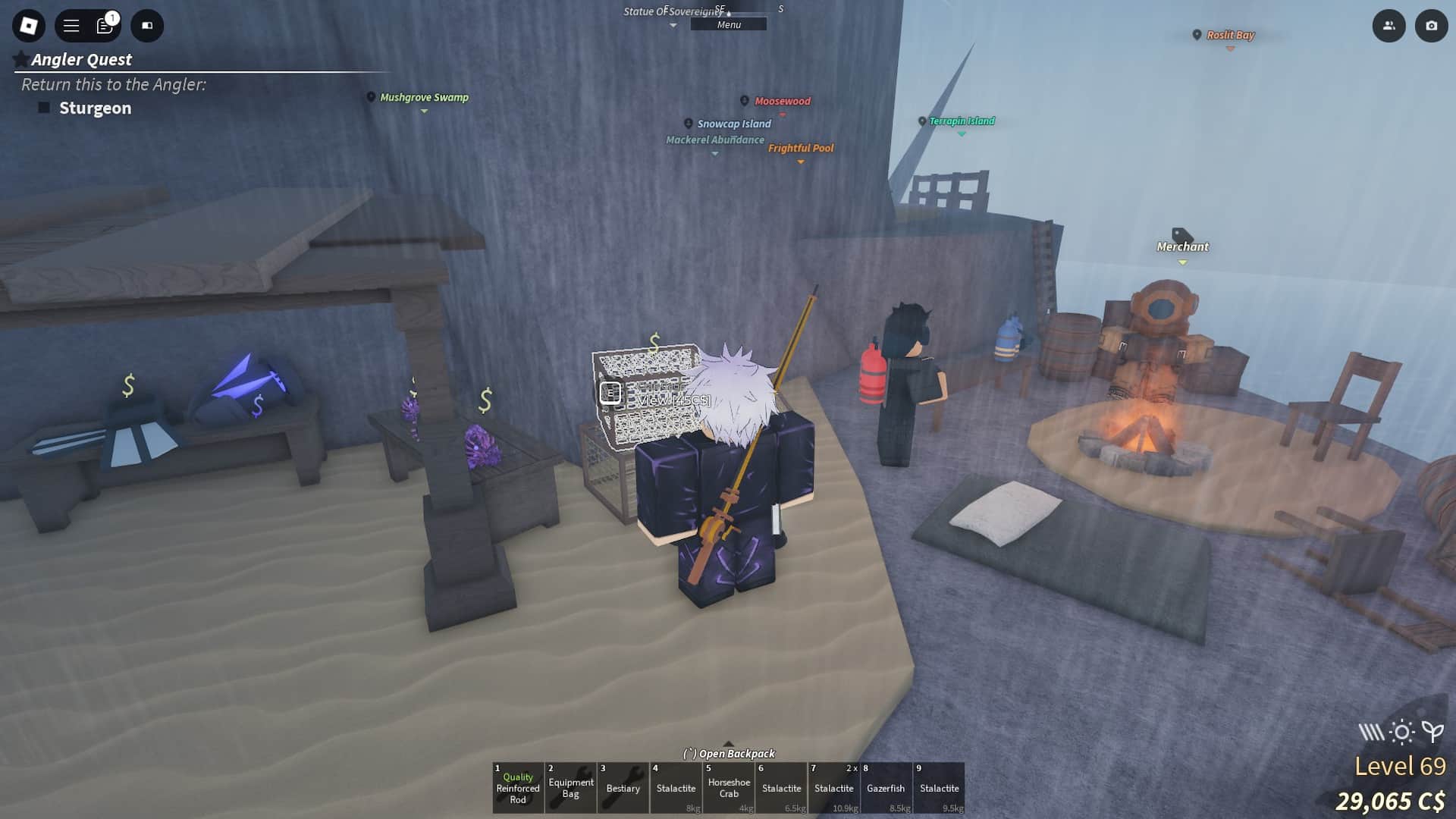The image size is (1456, 819).
Task: Select the Horseshoe Crab in slot 5
Action: 729,789
